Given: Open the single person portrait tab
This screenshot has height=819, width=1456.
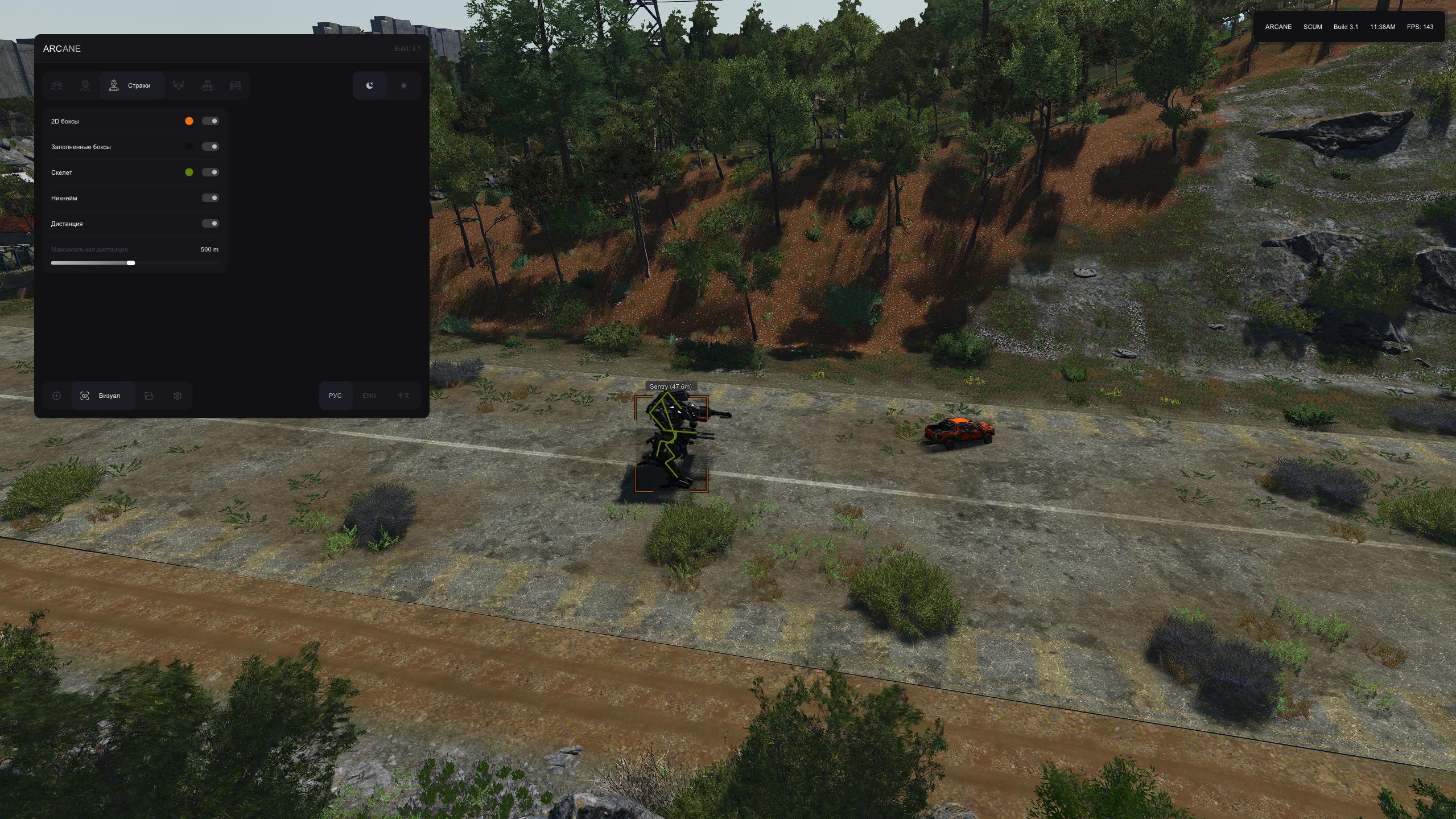Looking at the screenshot, I should click(85, 85).
